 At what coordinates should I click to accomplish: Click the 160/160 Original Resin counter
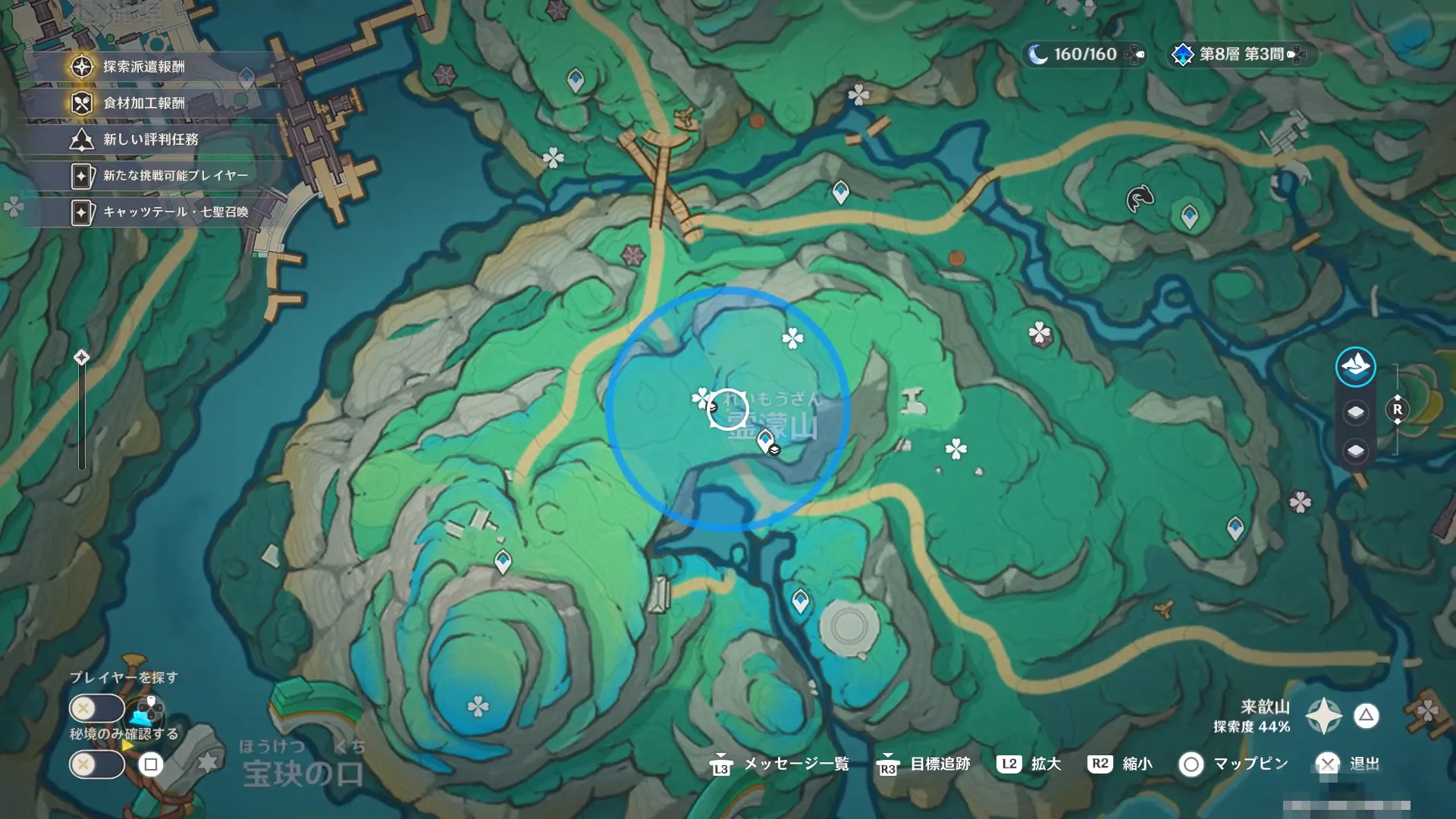pyautogui.click(x=1084, y=55)
